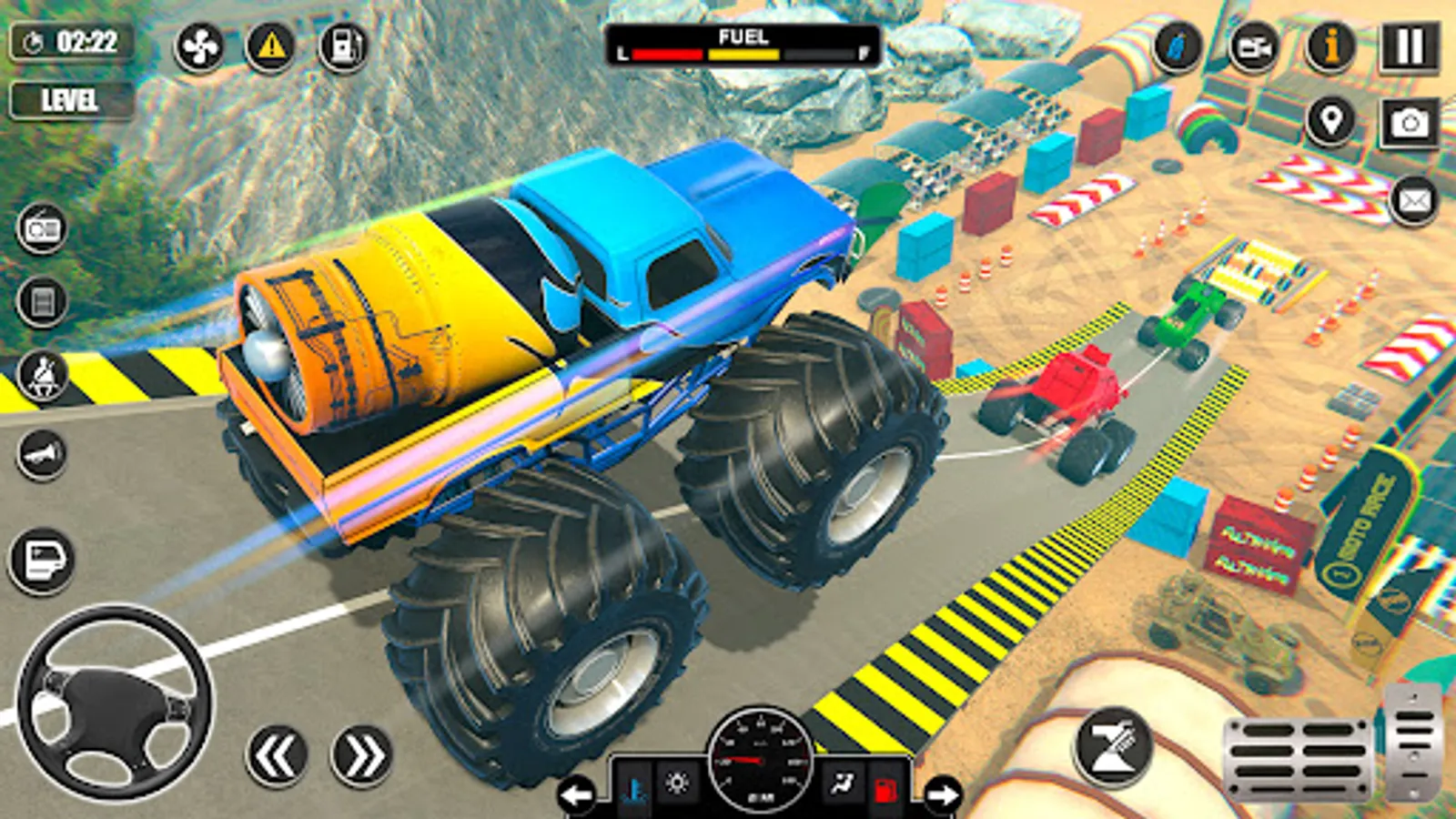Tap the fuel pump icon beside the warning triangle
Viewport: 1456px width, 819px height.
344,45
